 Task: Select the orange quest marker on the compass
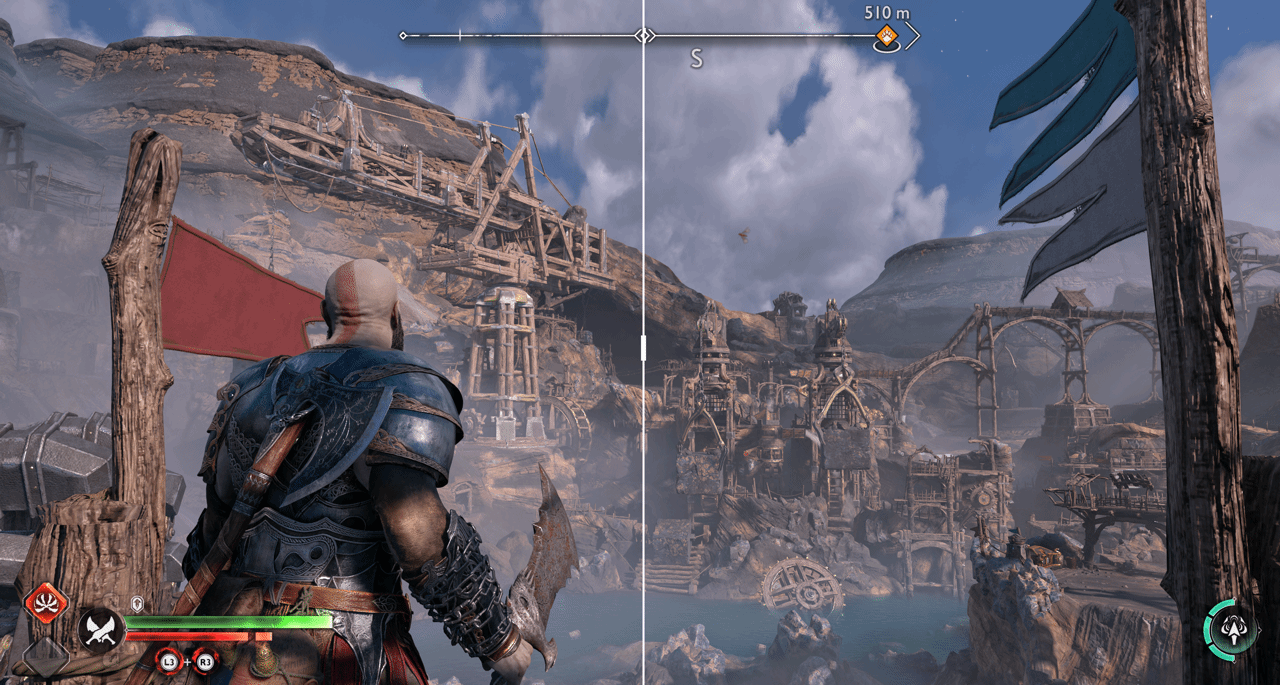(x=886, y=38)
